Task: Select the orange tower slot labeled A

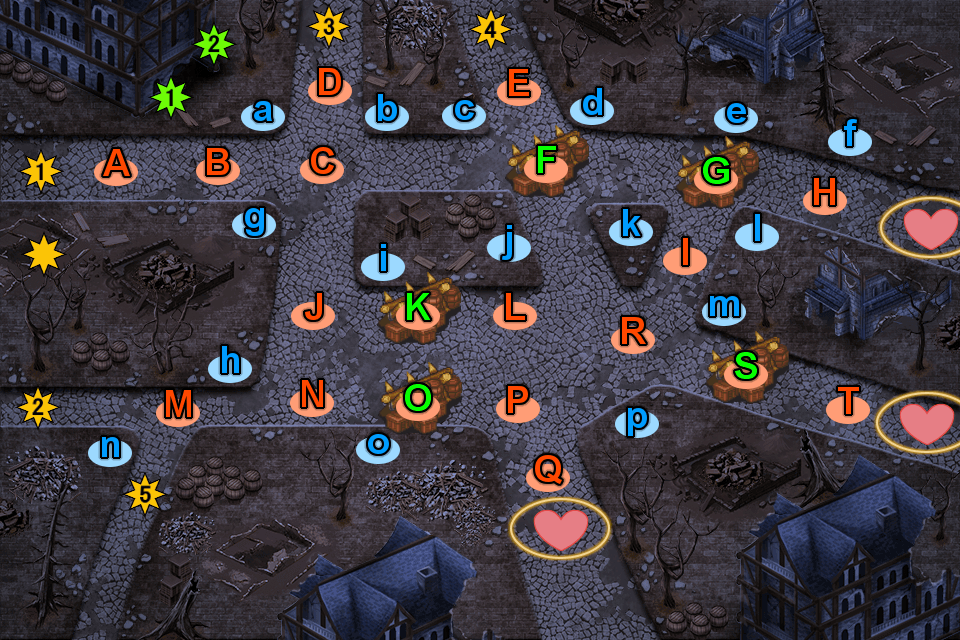Action: [x=116, y=166]
